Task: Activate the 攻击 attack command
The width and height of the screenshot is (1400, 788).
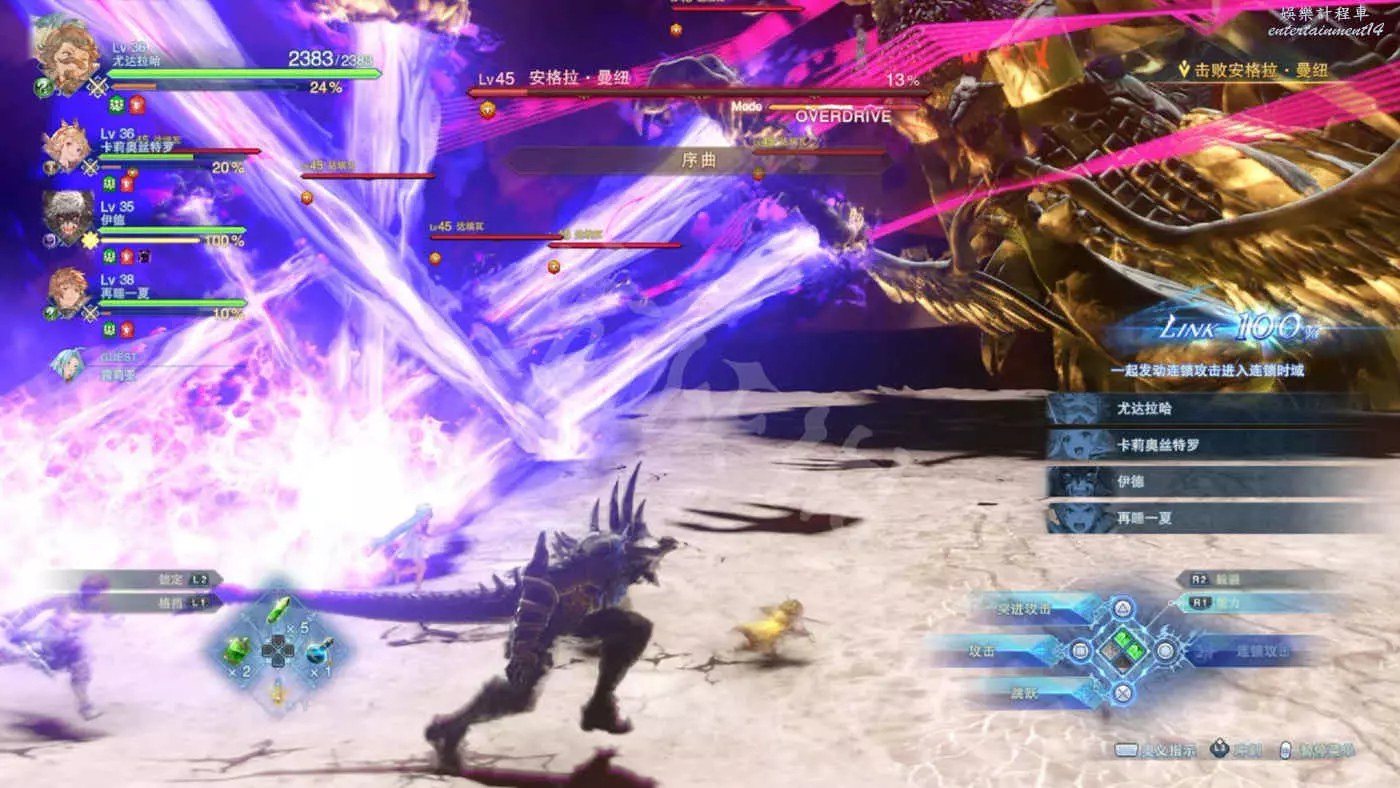Action: pyautogui.click(x=1000, y=651)
